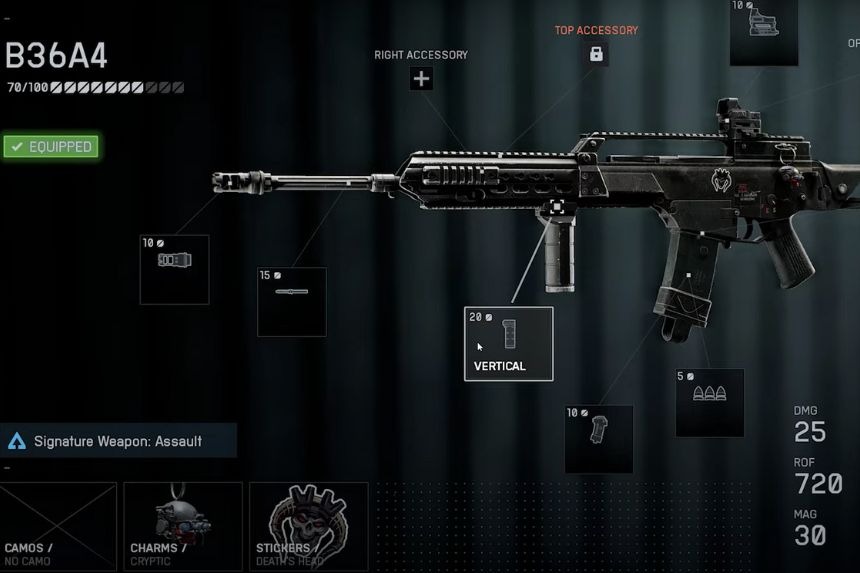This screenshot has width=860, height=573.
Task: Open the Camos customization tile
Action: click(58, 526)
